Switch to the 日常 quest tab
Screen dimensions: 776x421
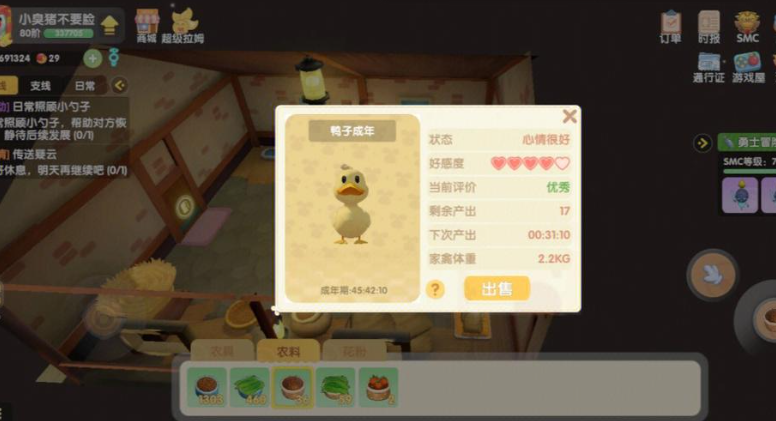[85, 86]
